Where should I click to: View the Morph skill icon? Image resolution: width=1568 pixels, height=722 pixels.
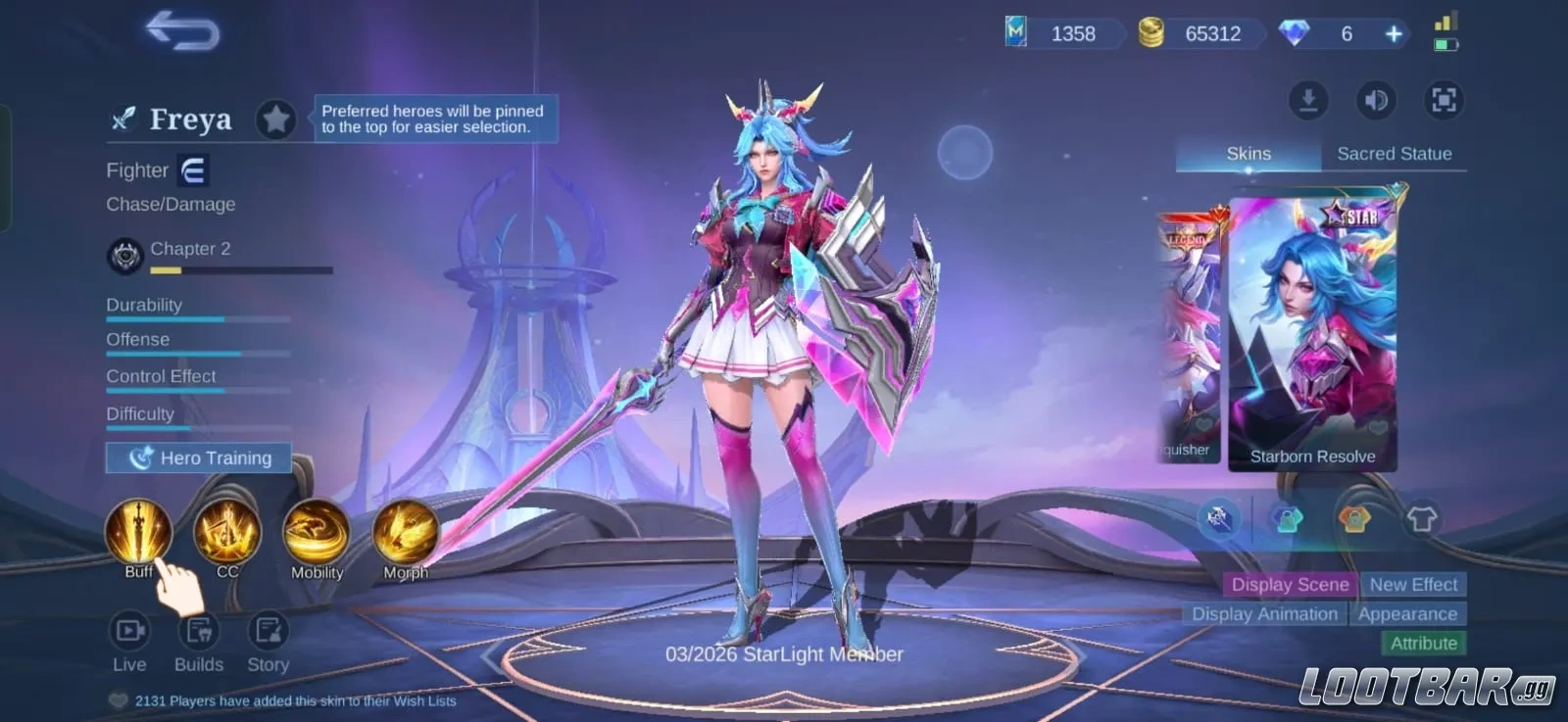tap(405, 533)
